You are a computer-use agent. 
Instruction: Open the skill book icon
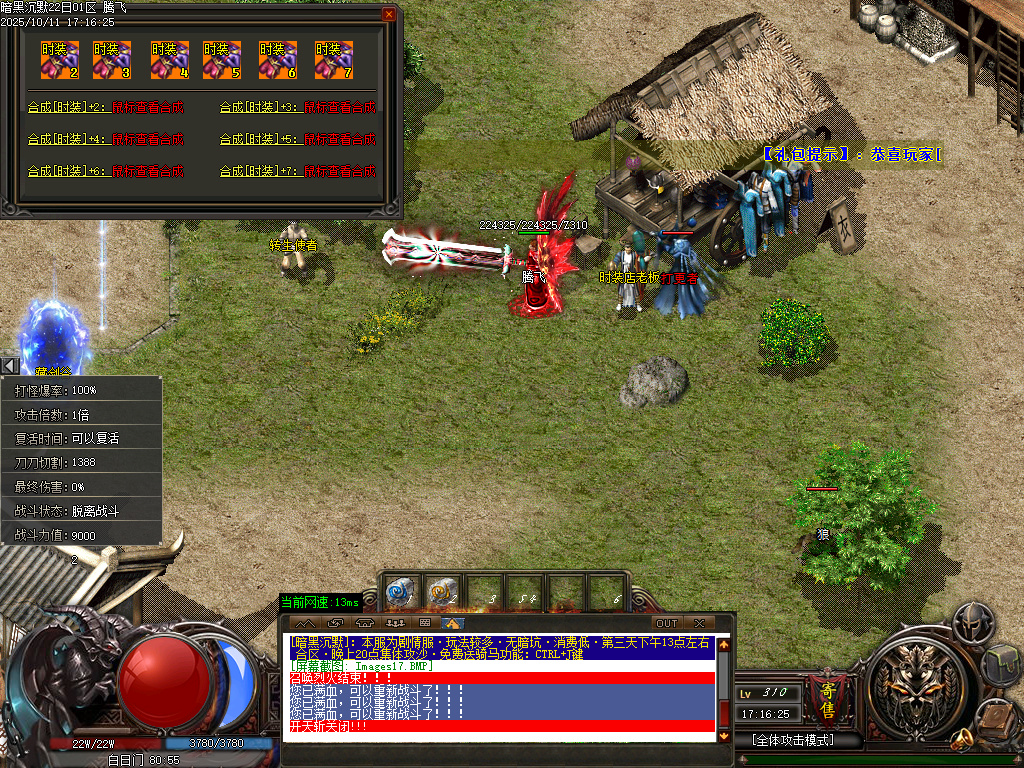(995, 716)
